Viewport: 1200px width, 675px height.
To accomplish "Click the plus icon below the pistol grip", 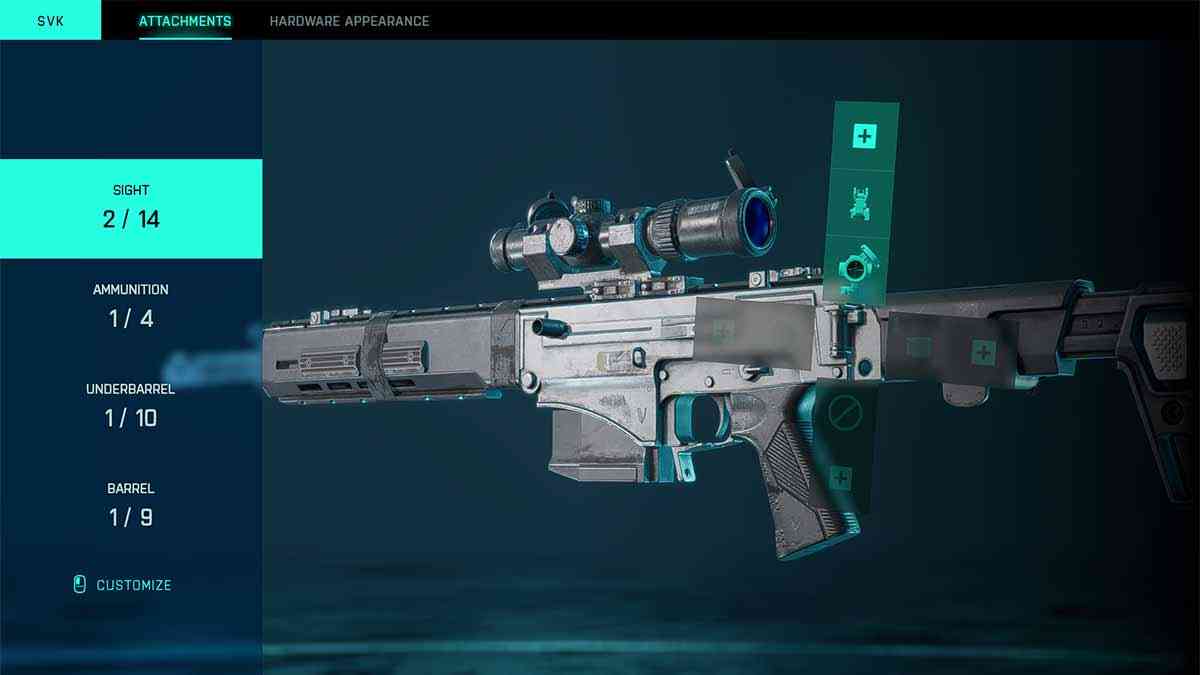I will point(840,479).
